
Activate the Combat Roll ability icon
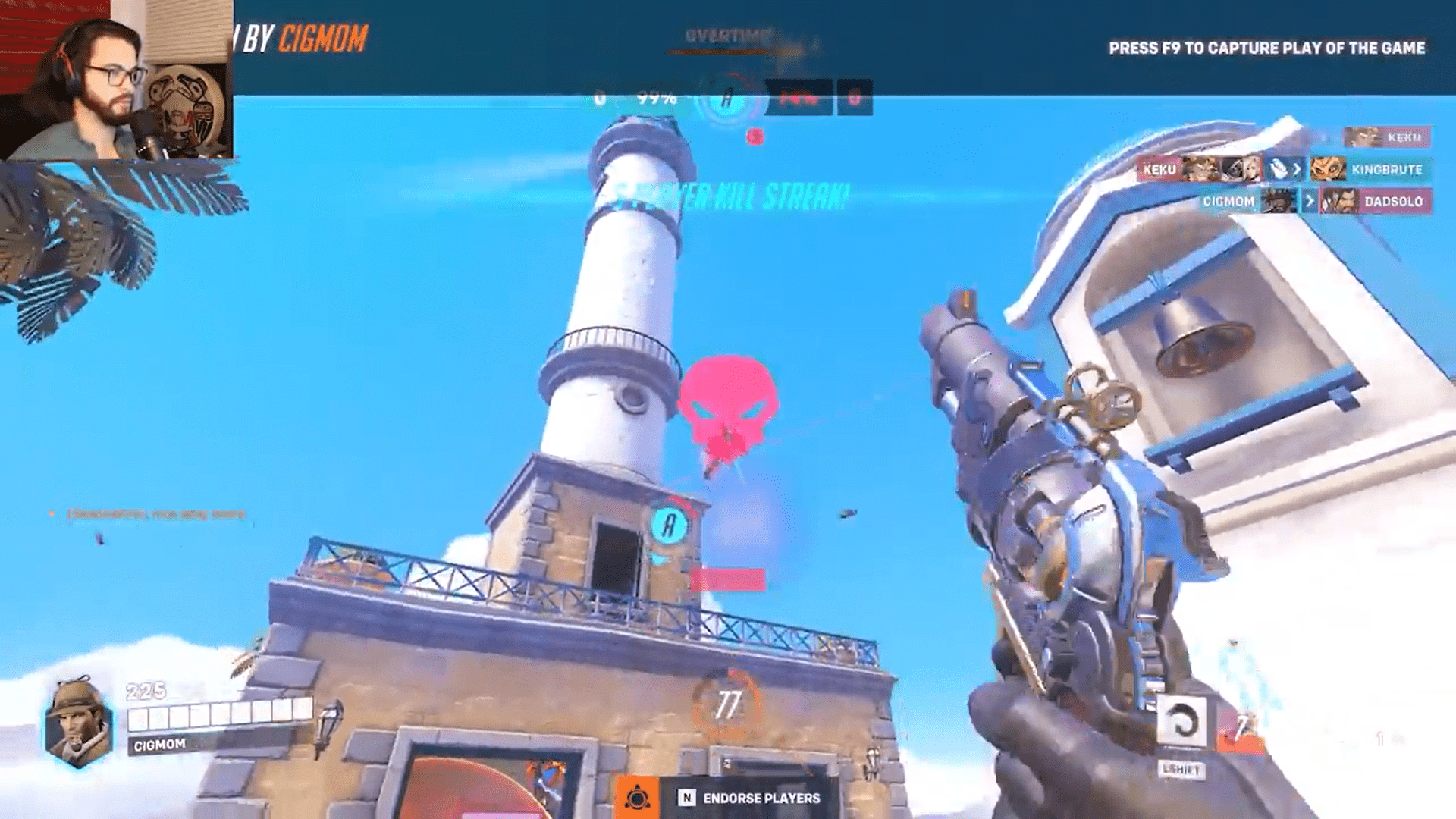pos(1181,721)
